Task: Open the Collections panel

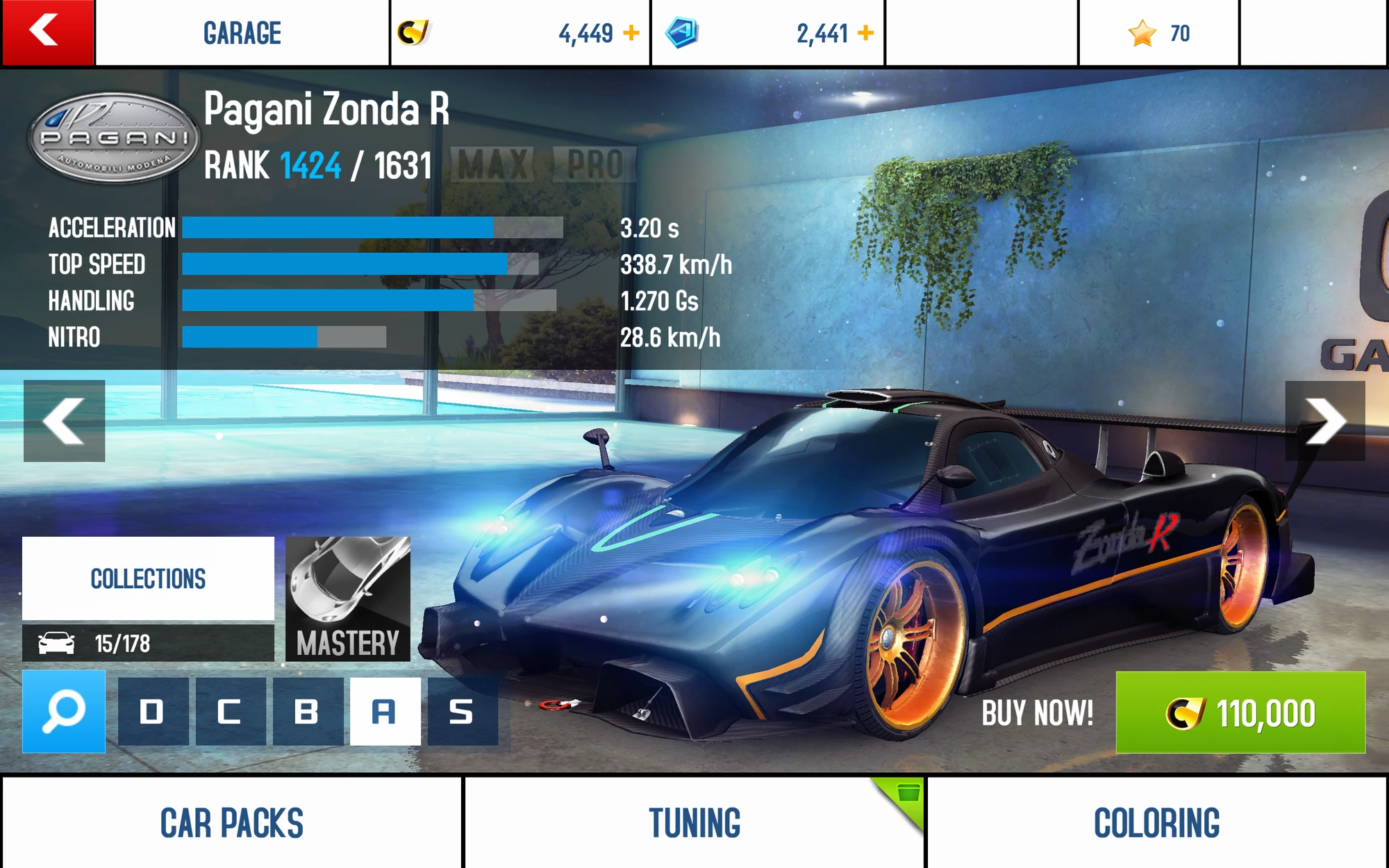Action: click(148, 578)
